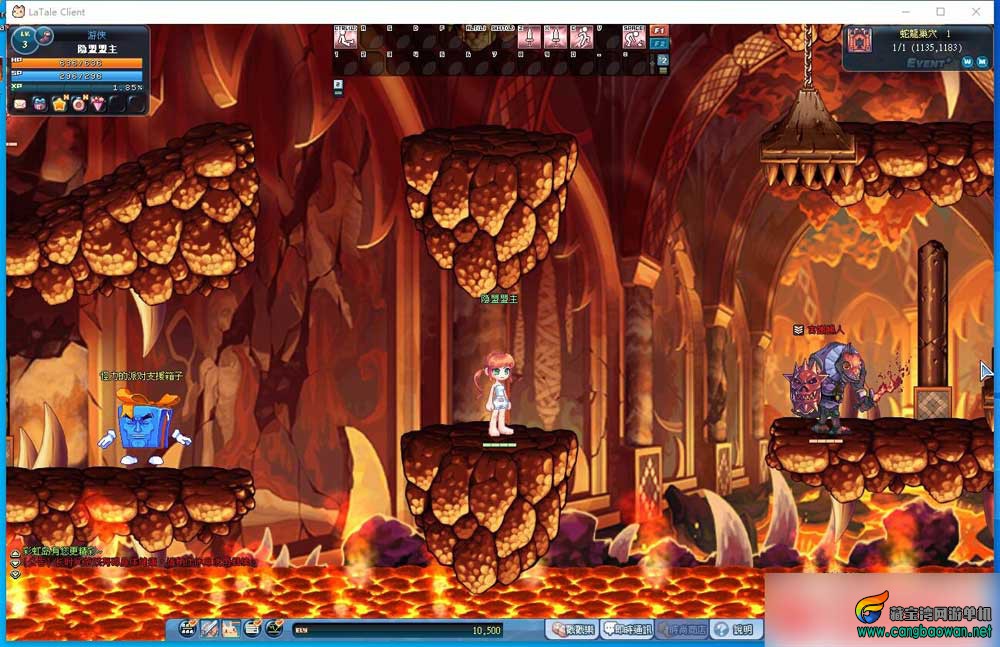
Task: Switch hotbar to the F2 page
Action: pyautogui.click(x=659, y=44)
